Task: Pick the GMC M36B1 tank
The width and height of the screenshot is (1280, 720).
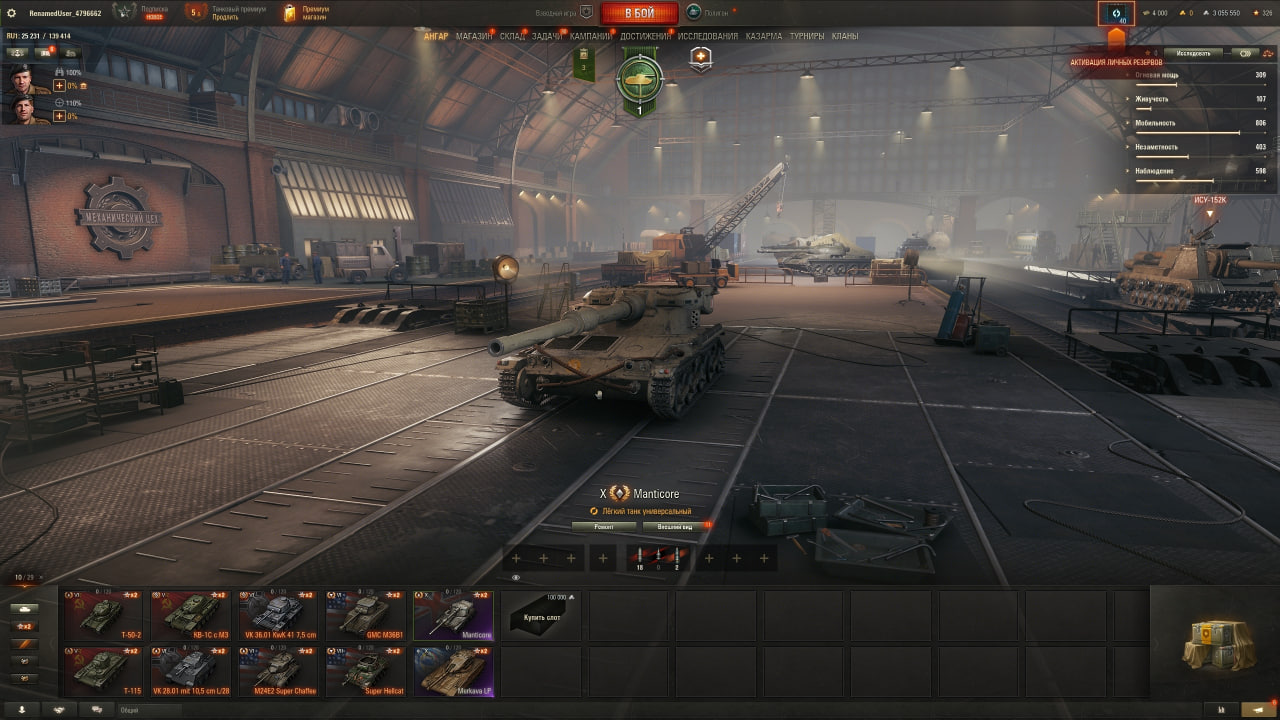Action: pos(365,615)
